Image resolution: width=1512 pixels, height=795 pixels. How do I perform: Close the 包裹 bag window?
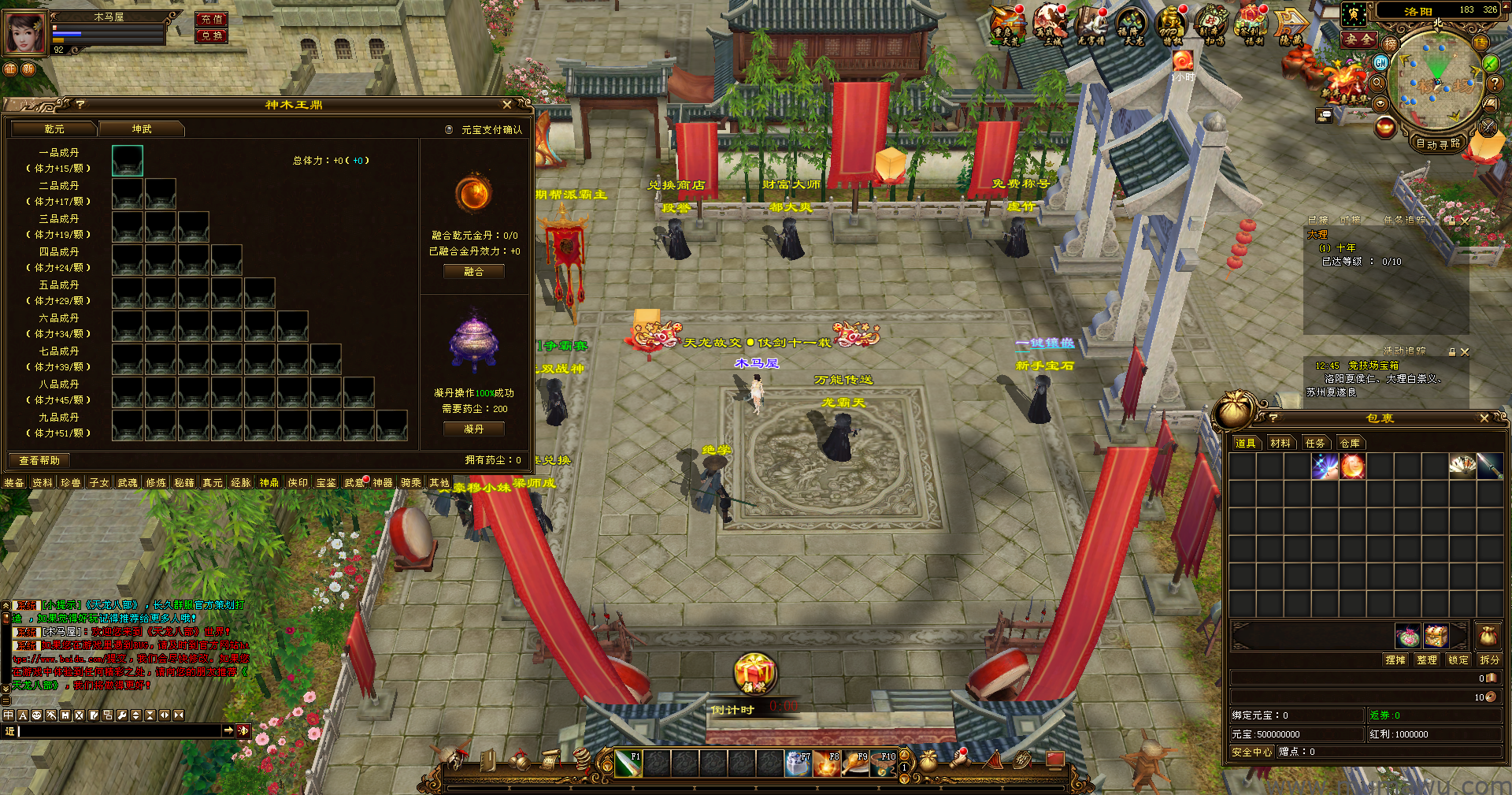tap(1484, 418)
